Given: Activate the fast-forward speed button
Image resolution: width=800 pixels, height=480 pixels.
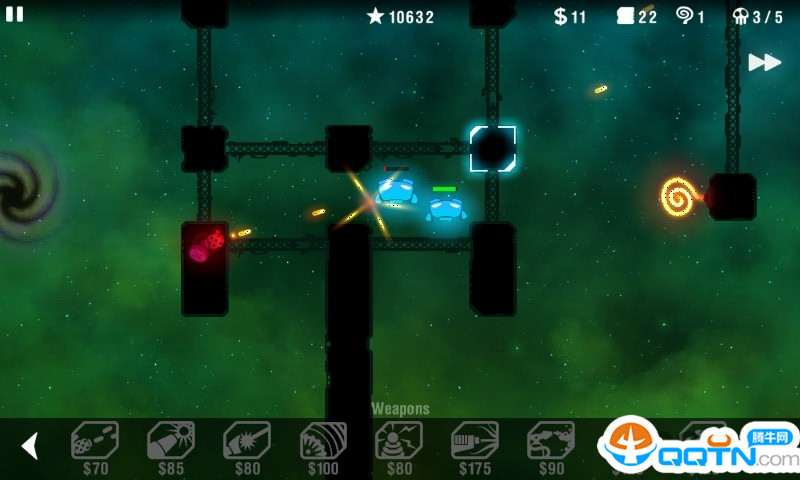Looking at the screenshot, I should pos(764,62).
